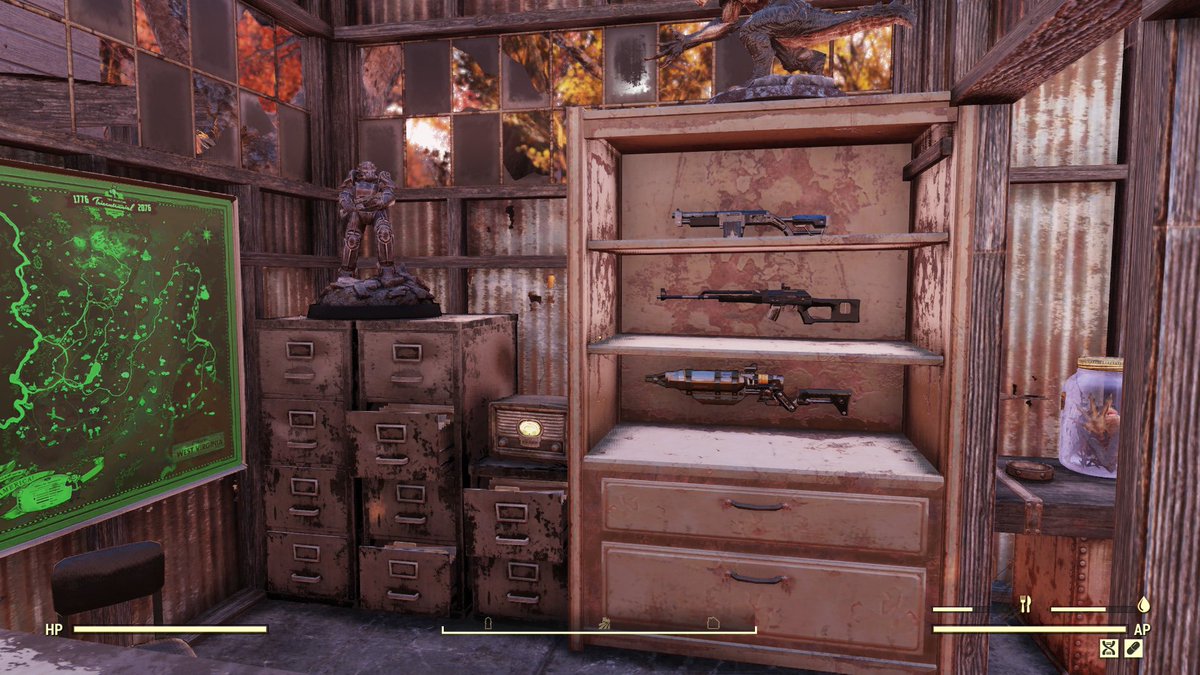Click the pill chem effect icon

coord(1134,648)
